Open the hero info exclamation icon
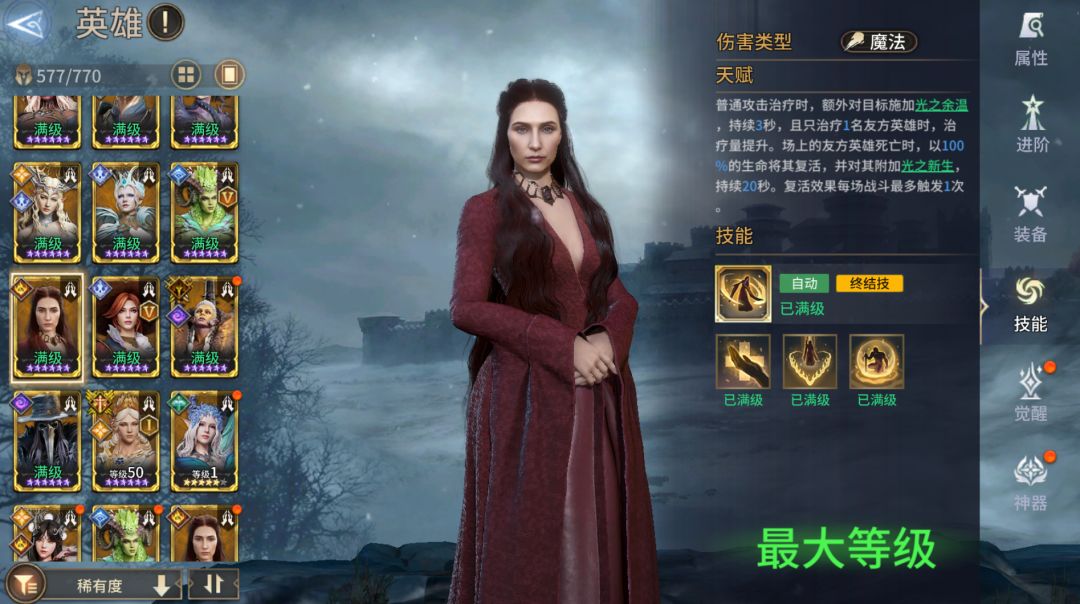The height and width of the screenshot is (604, 1080). pos(166,22)
